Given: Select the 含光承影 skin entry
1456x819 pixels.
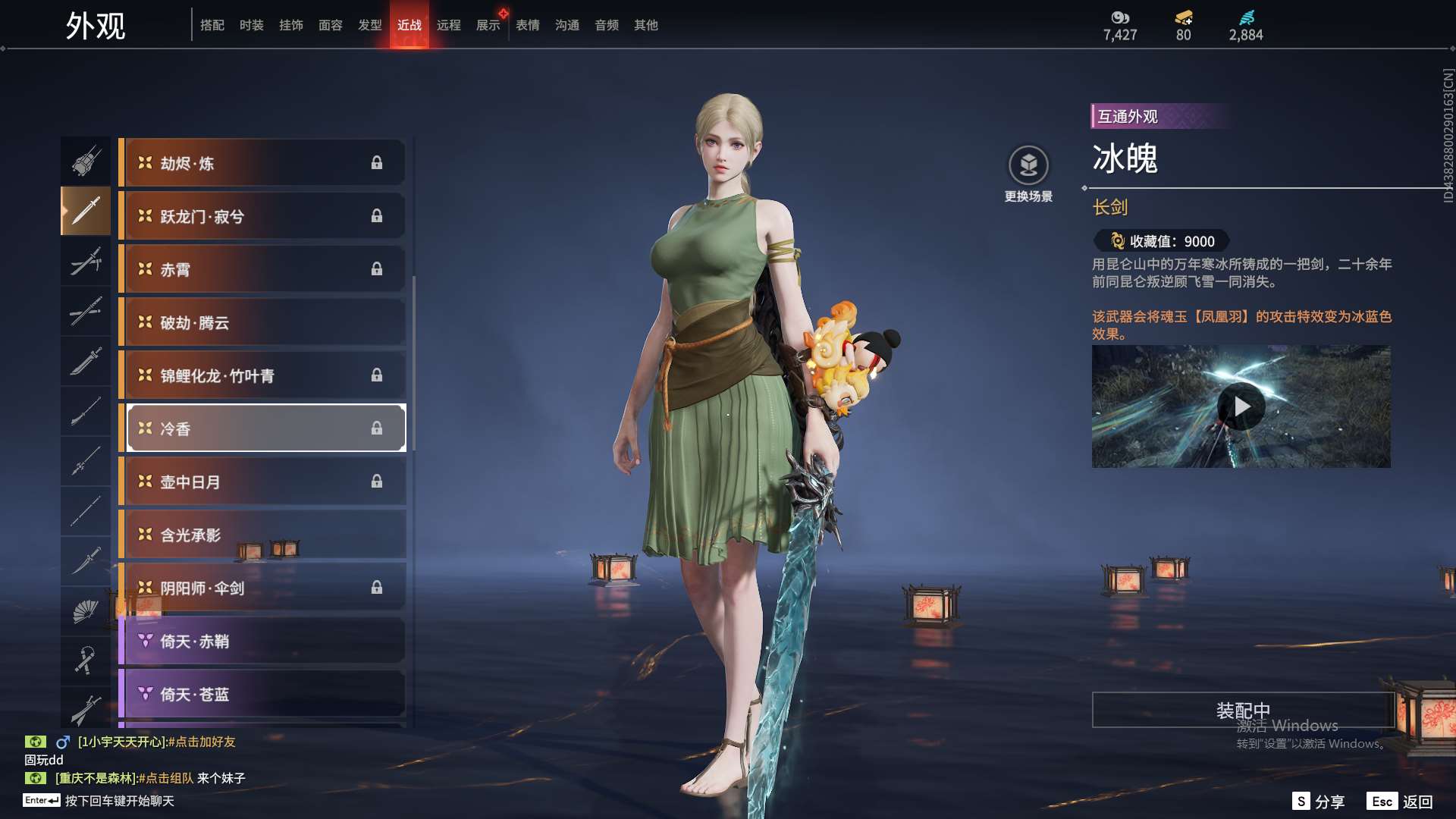Looking at the screenshot, I should point(262,535).
